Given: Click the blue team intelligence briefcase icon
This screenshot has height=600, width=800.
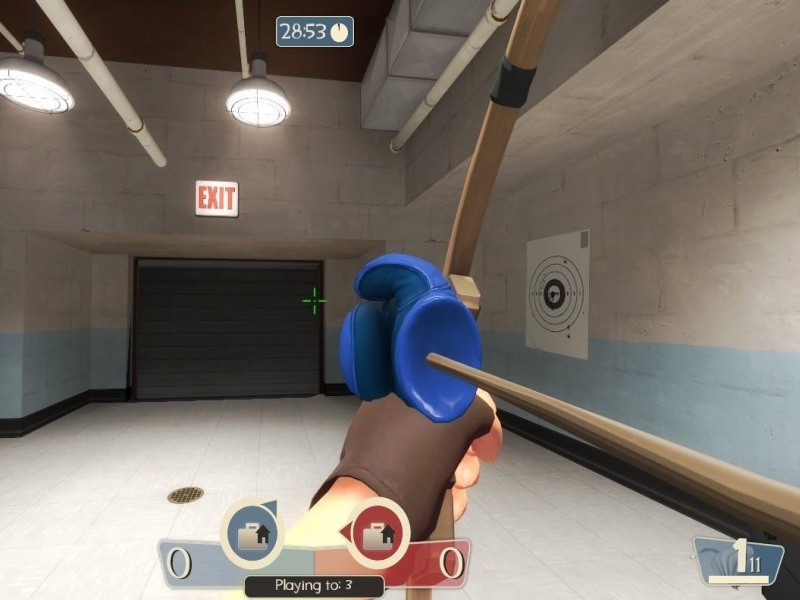Looking at the screenshot, I should pyautogui.click(x=250, y=534).
